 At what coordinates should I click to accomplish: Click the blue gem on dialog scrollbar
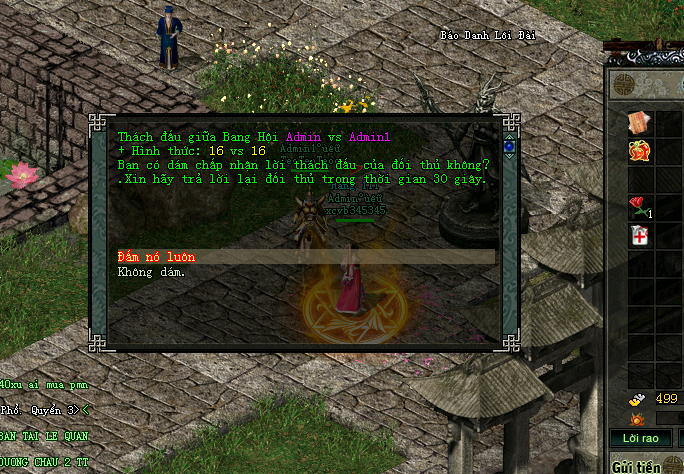coord(509,147)
